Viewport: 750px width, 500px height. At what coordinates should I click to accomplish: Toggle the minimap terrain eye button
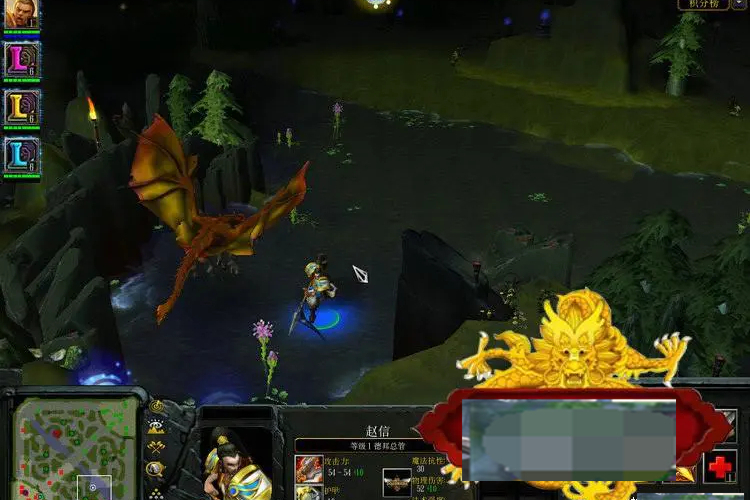click(157, 426)
